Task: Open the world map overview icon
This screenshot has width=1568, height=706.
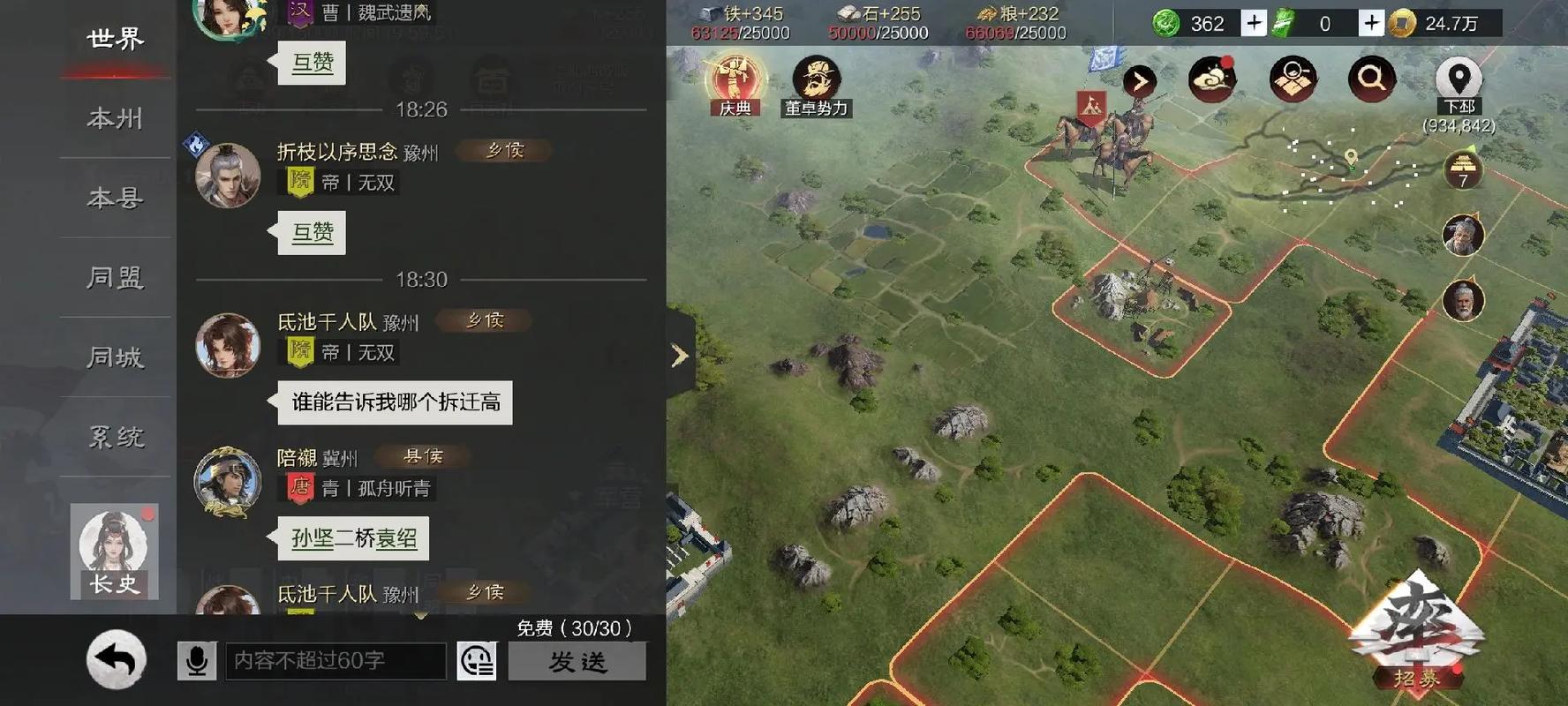Action: point(1291,78)
